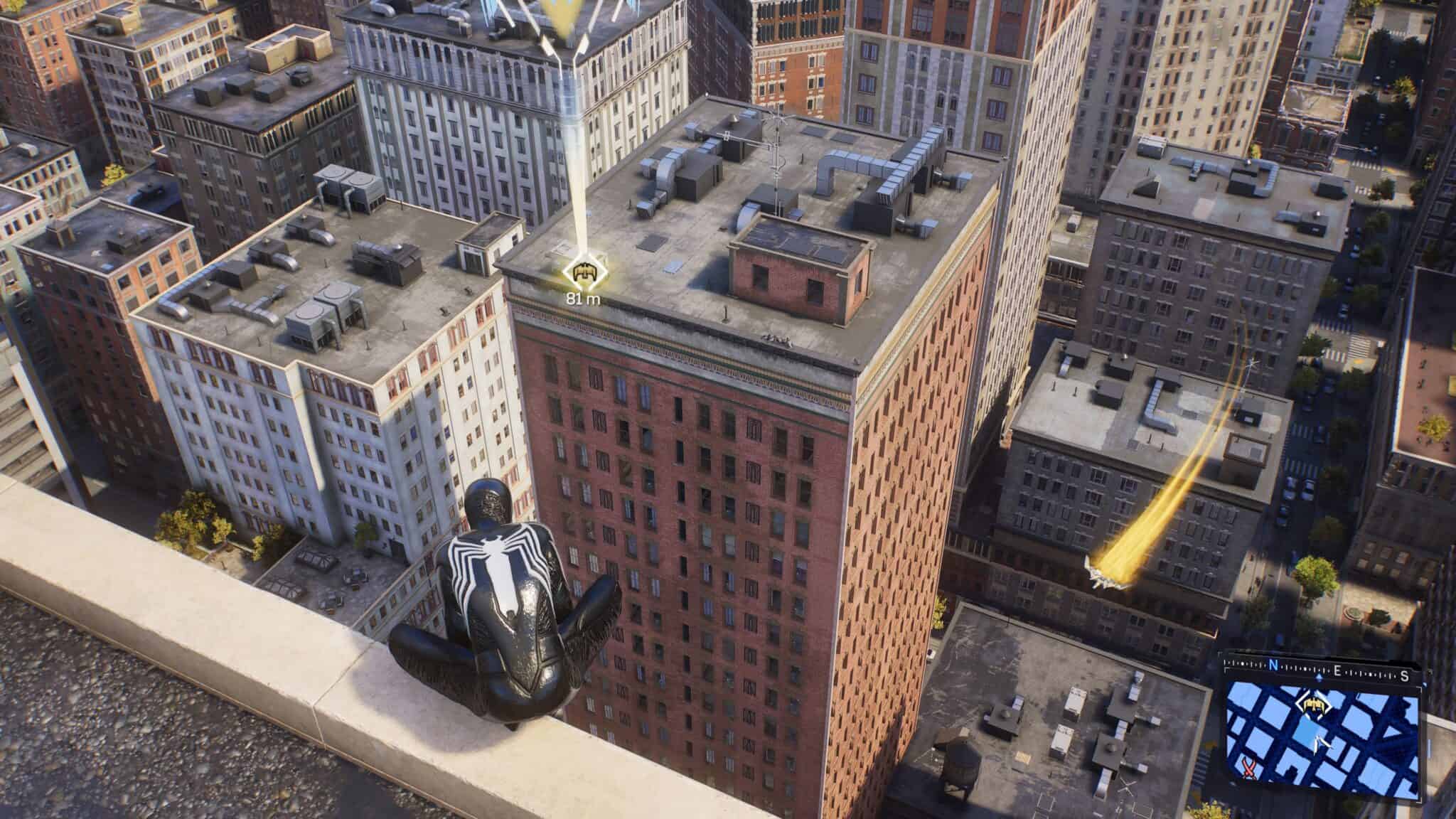Click the bird emblem inside the waypoint diamond
Image resolution: width=1456 pixels, height=819 pixels.
point(585,272)
